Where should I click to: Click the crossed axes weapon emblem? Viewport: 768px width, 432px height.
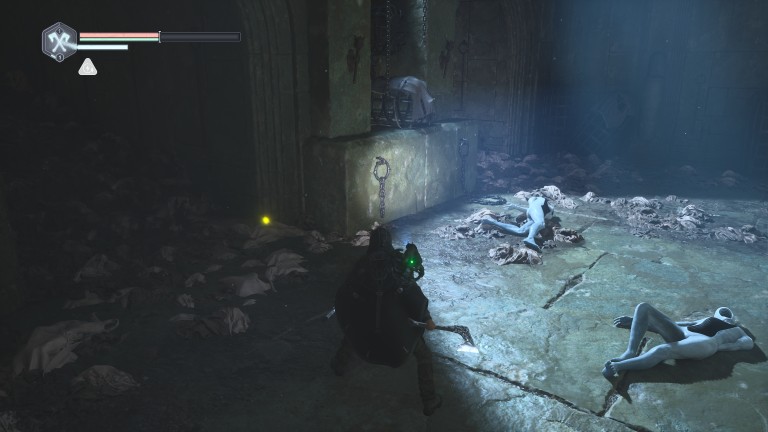(59, 40)
